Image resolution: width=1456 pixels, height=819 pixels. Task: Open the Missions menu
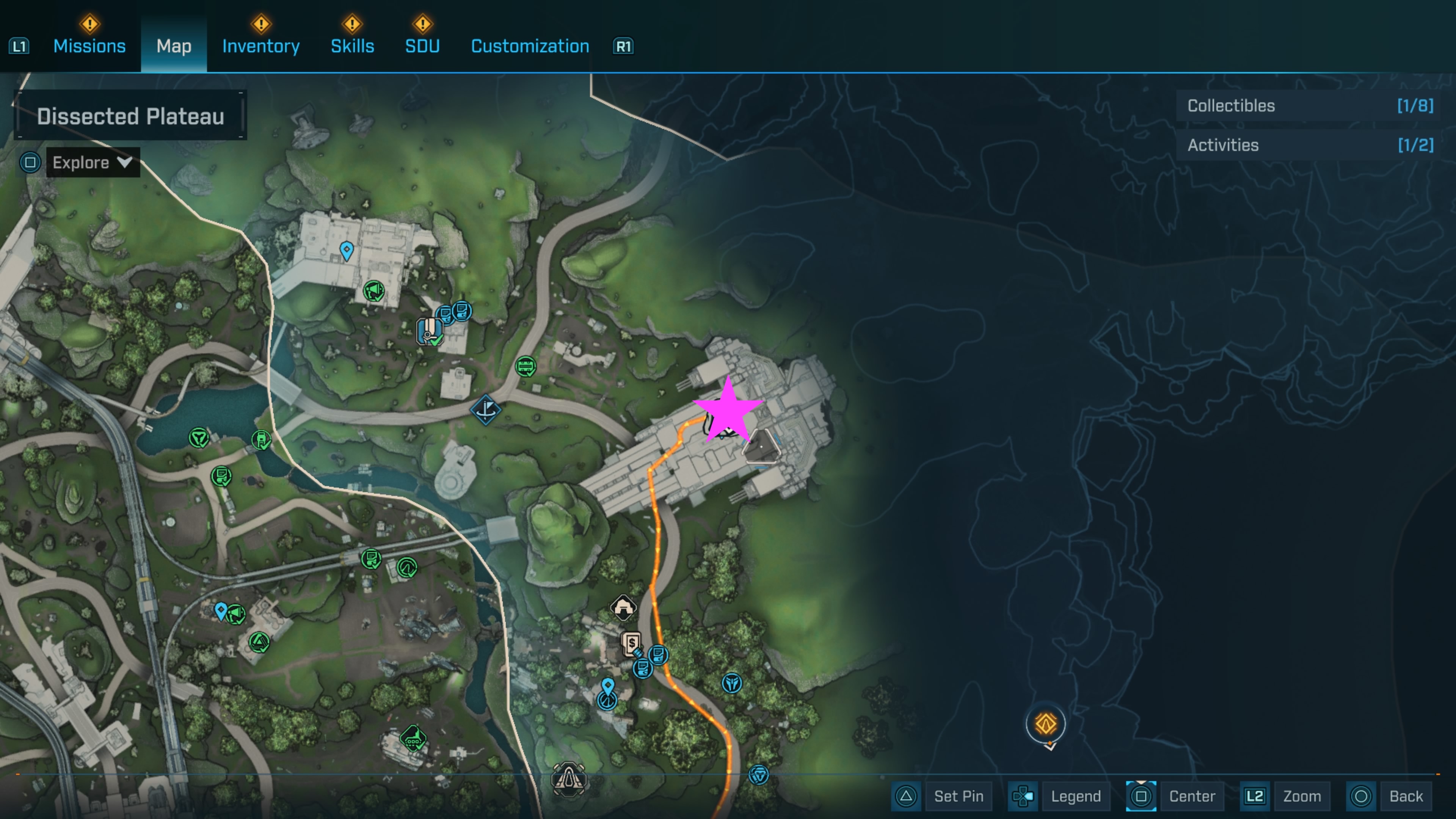[89, 46]
